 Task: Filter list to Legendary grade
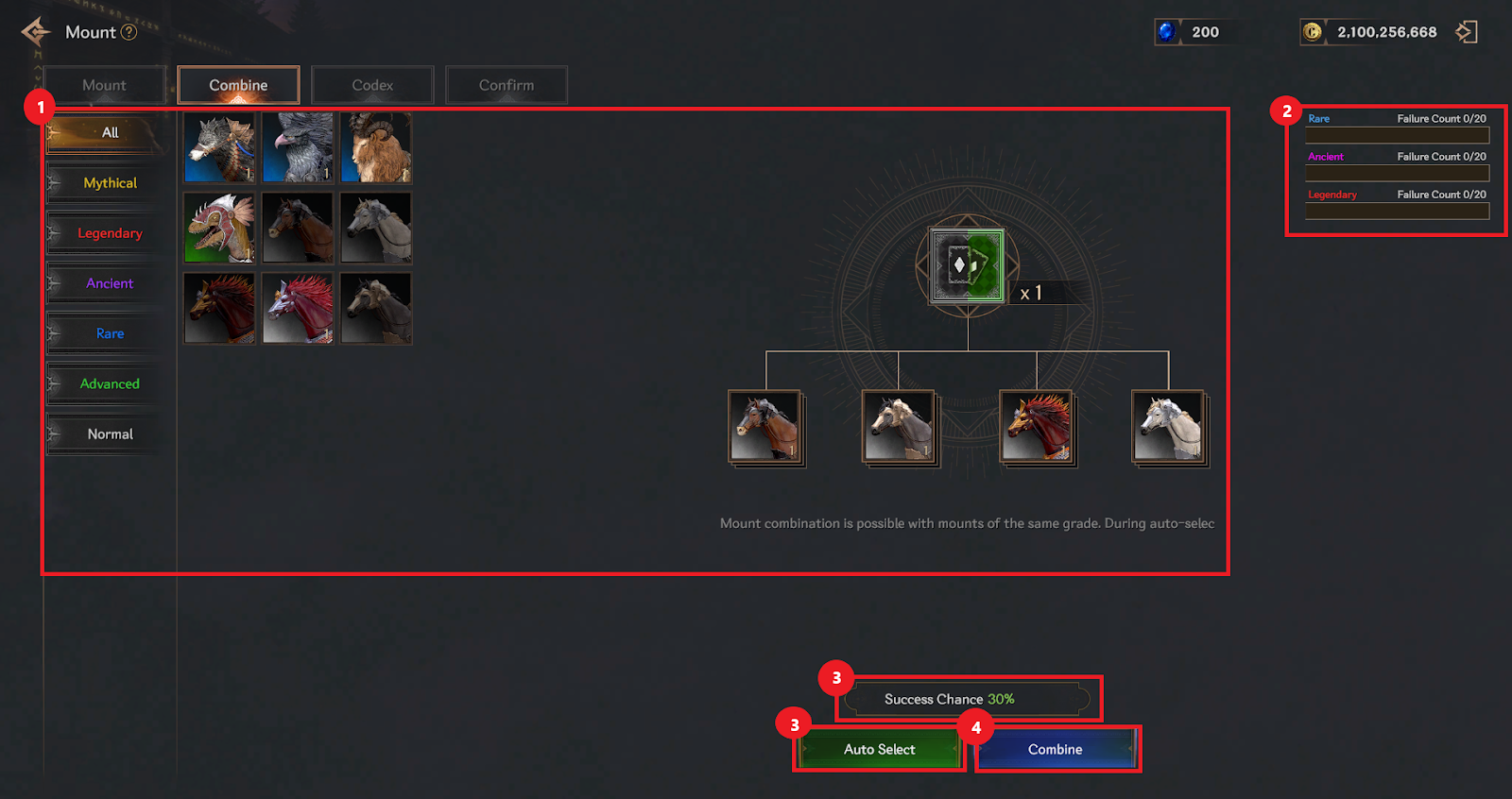click(x=110, y=233)
